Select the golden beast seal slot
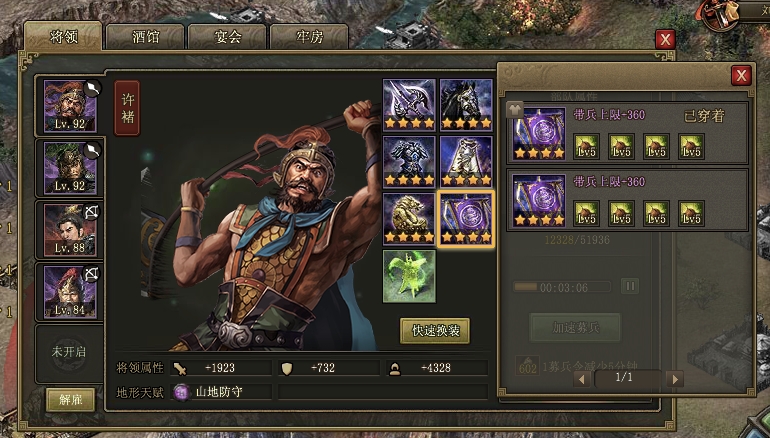This screenshot has height=438, width=770. point(408,218)
